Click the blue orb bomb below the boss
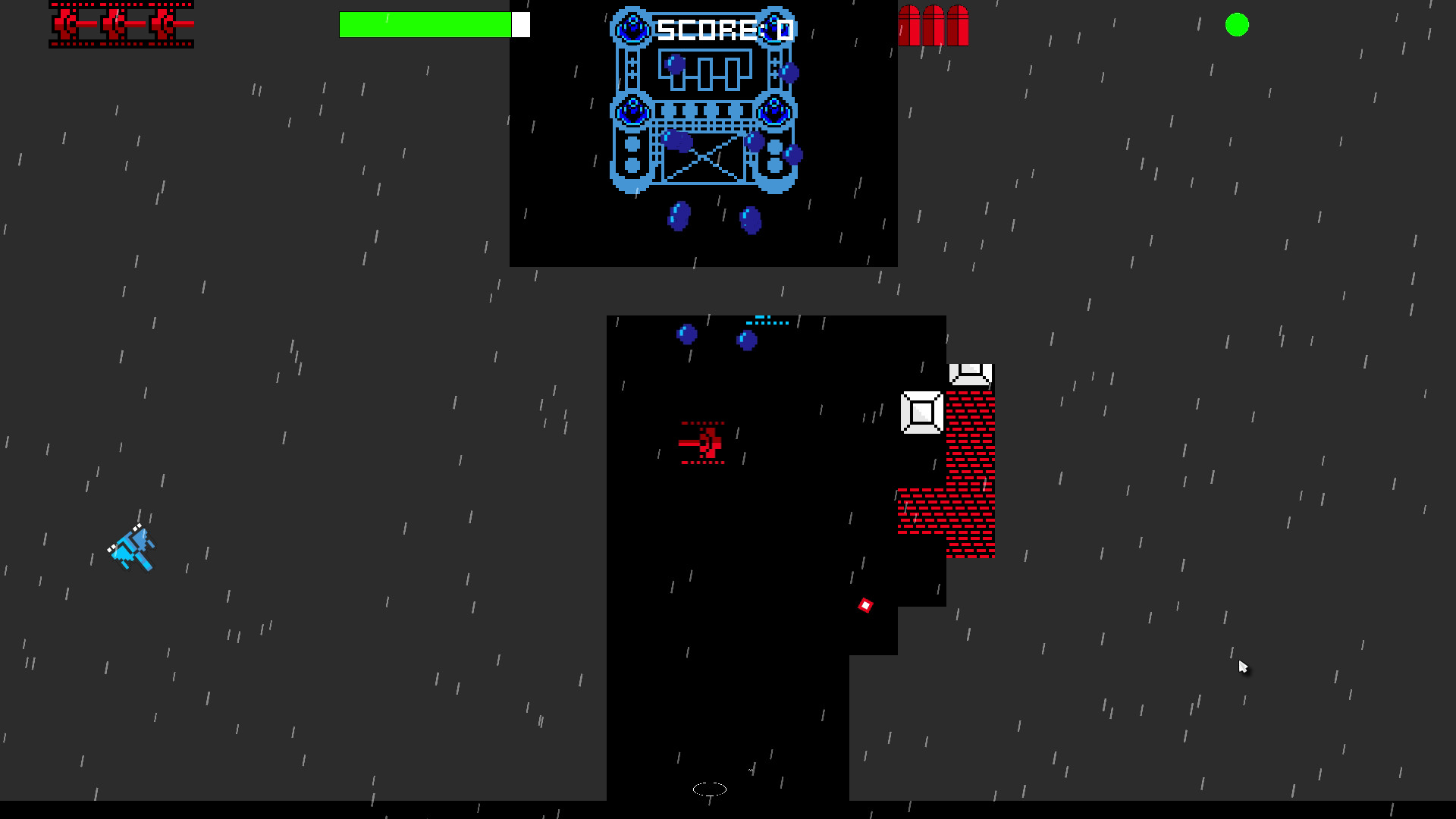 pyautogui.click(x=680, y=217)
